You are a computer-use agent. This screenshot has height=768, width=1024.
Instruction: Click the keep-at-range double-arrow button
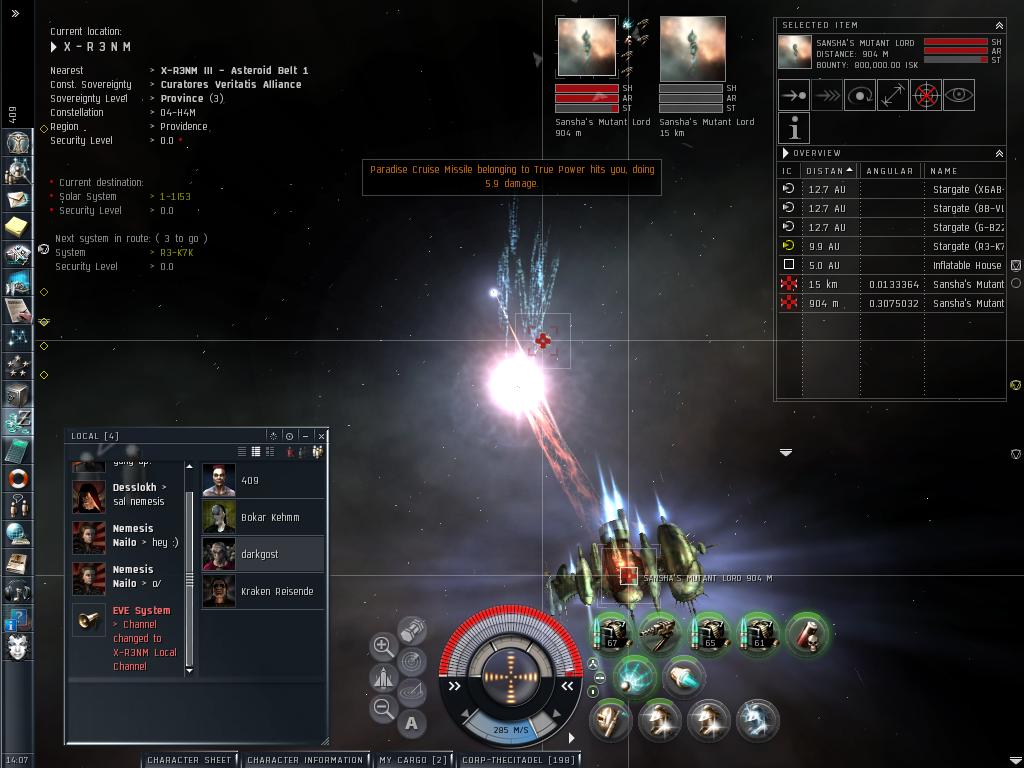pyautogui.click(x=893, y=95)
